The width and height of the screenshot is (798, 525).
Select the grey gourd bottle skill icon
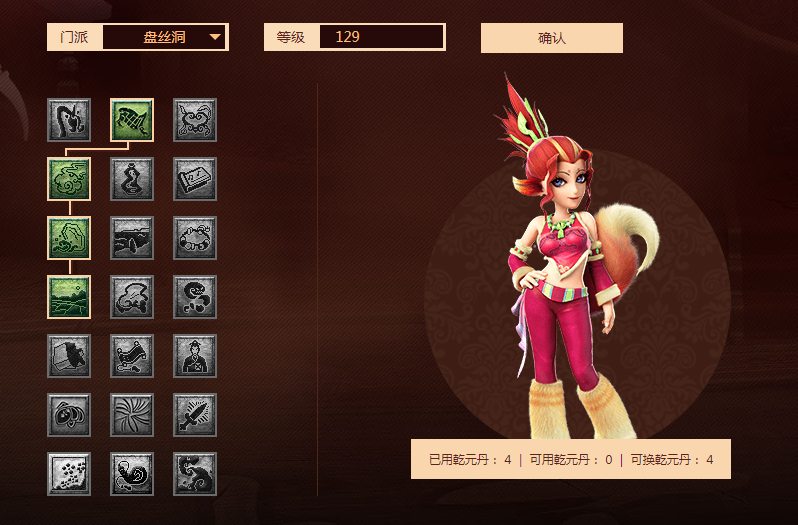132,179
